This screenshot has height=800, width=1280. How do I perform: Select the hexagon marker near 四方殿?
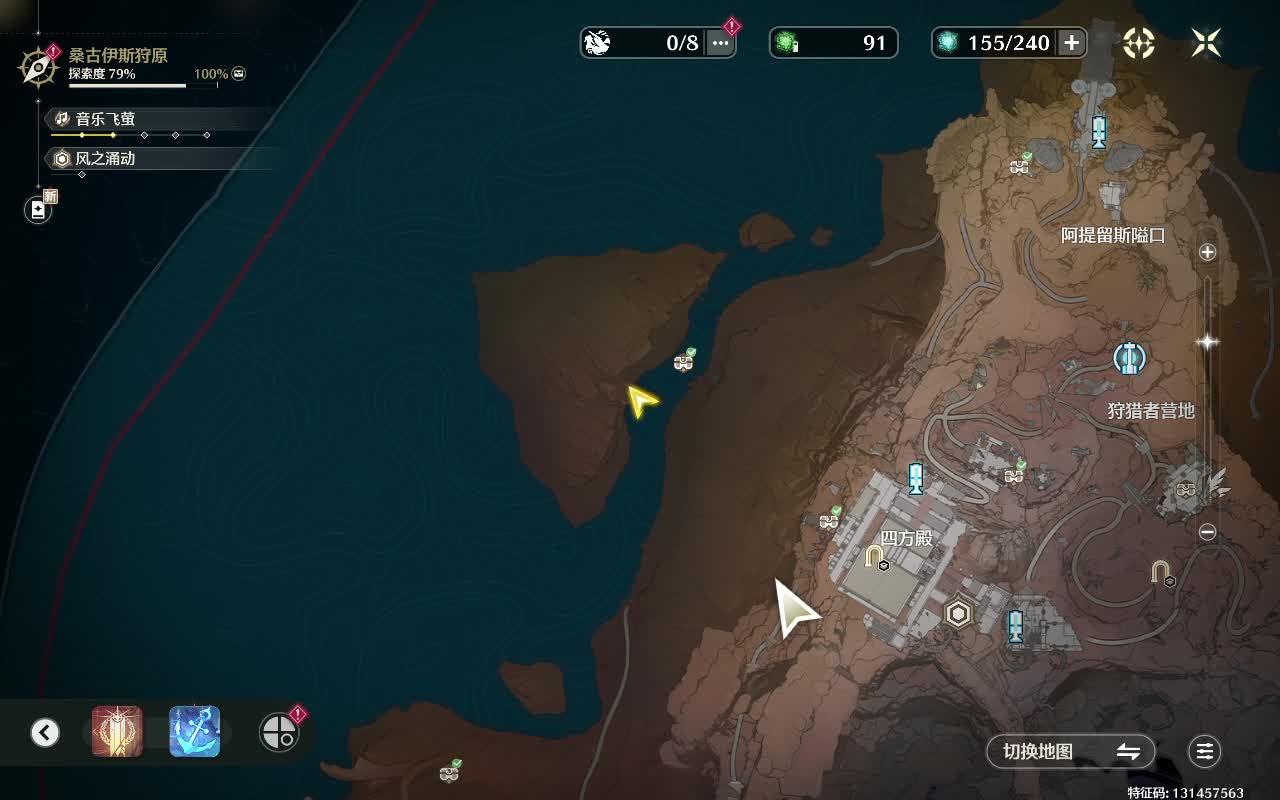[x=959, y=613]
